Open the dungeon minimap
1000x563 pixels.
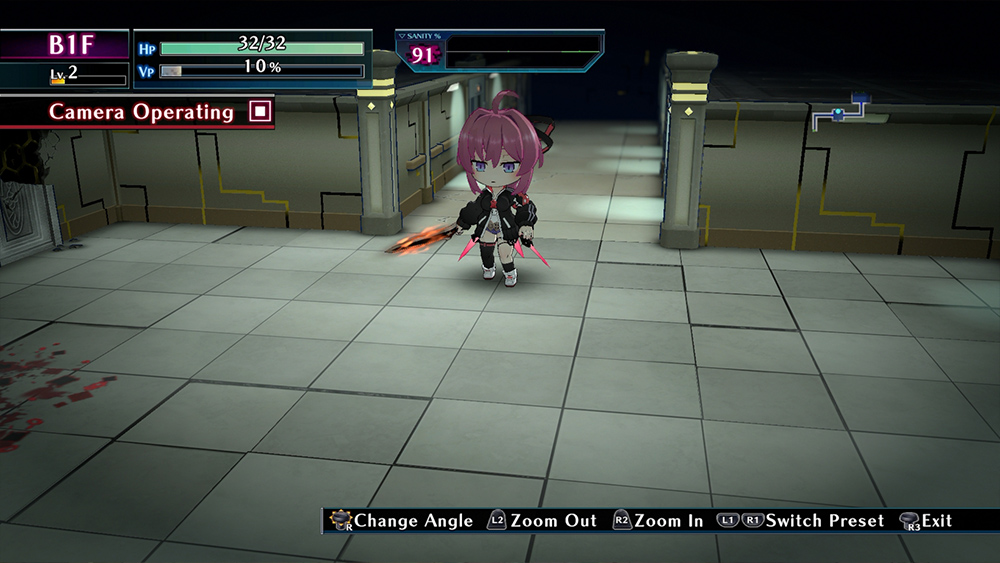pyautogui.click(x=848, y=113)
